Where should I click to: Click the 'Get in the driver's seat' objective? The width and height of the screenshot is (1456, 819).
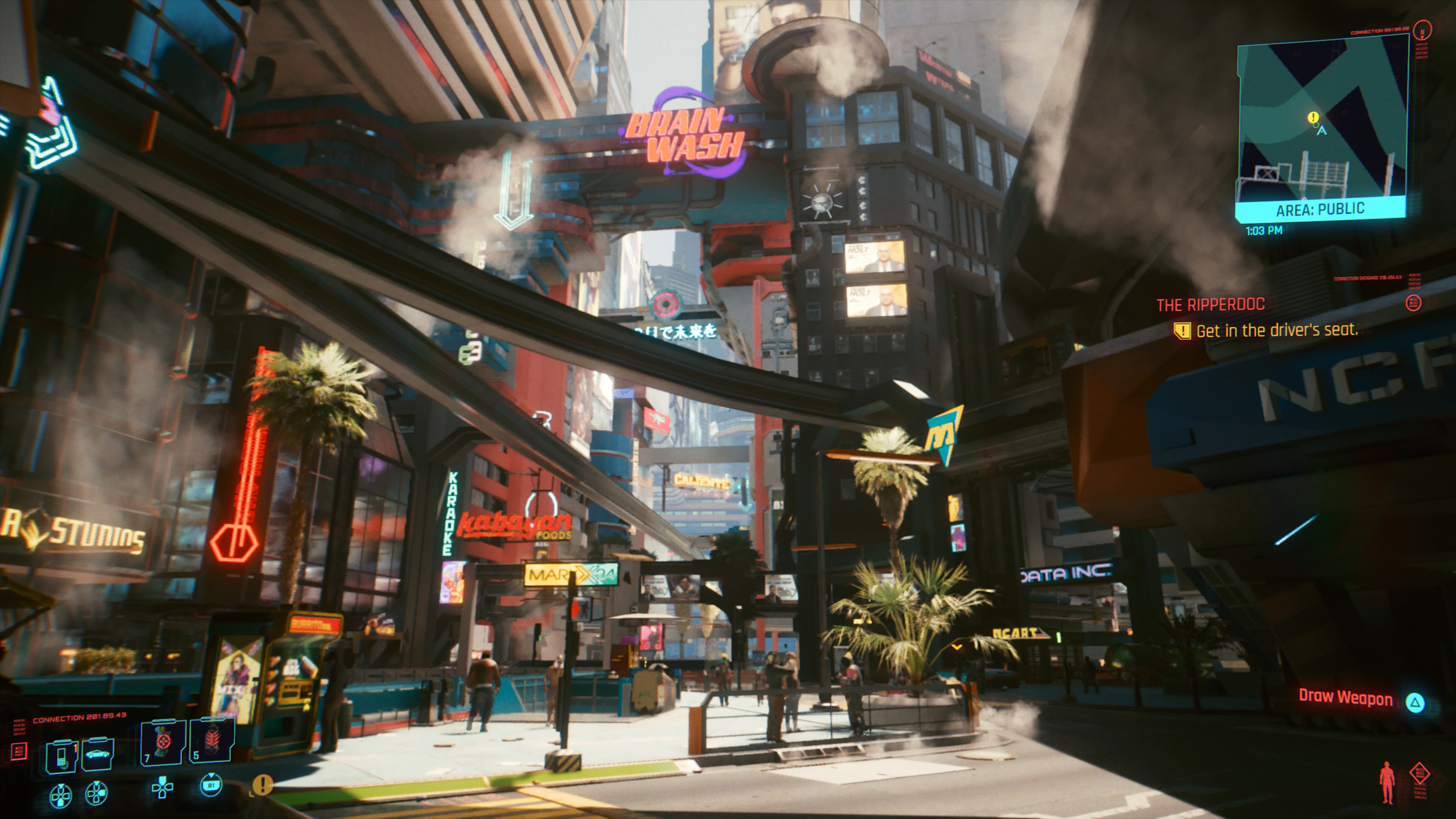1276,331
